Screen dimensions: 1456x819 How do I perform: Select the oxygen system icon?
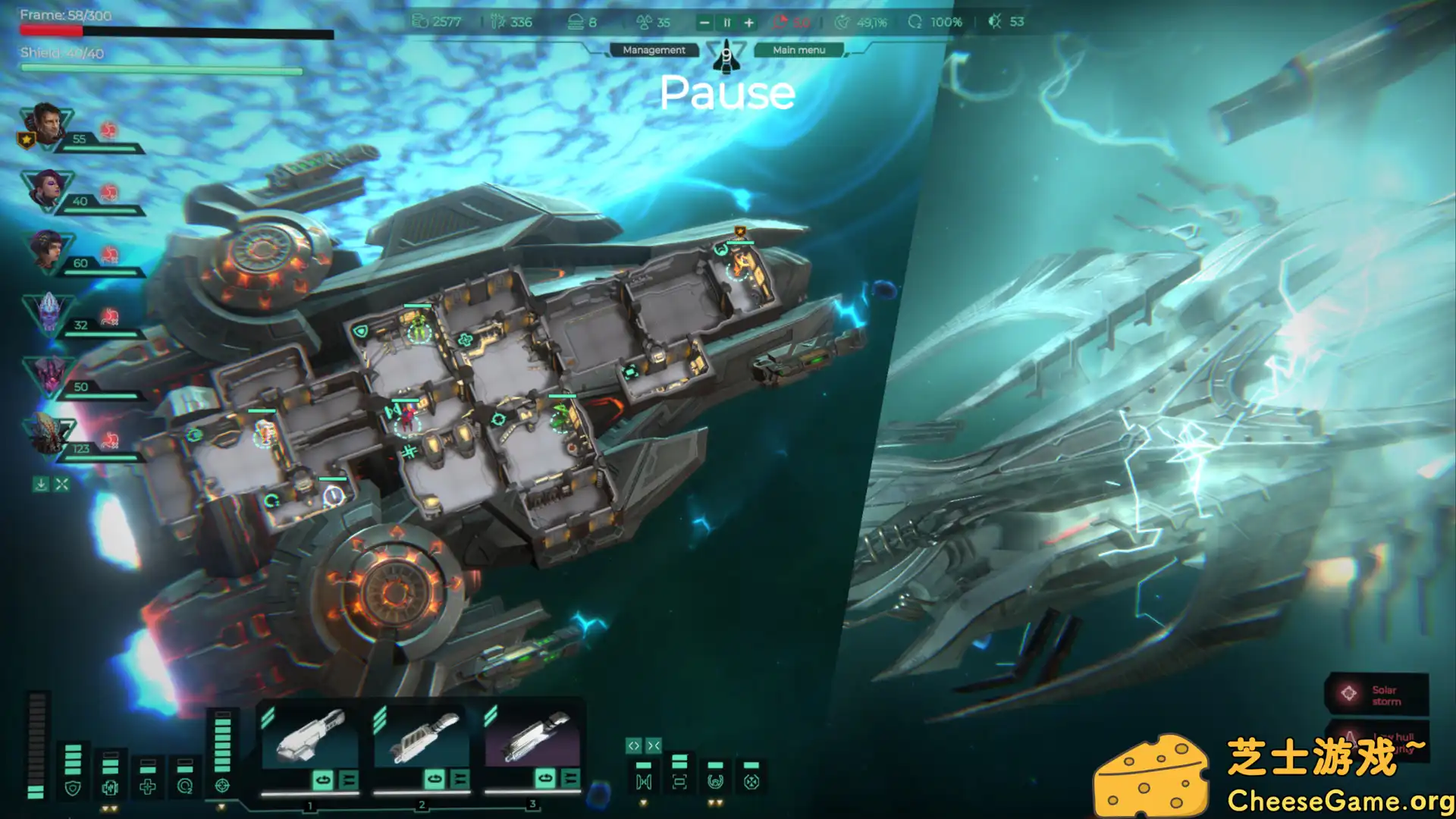184,787
